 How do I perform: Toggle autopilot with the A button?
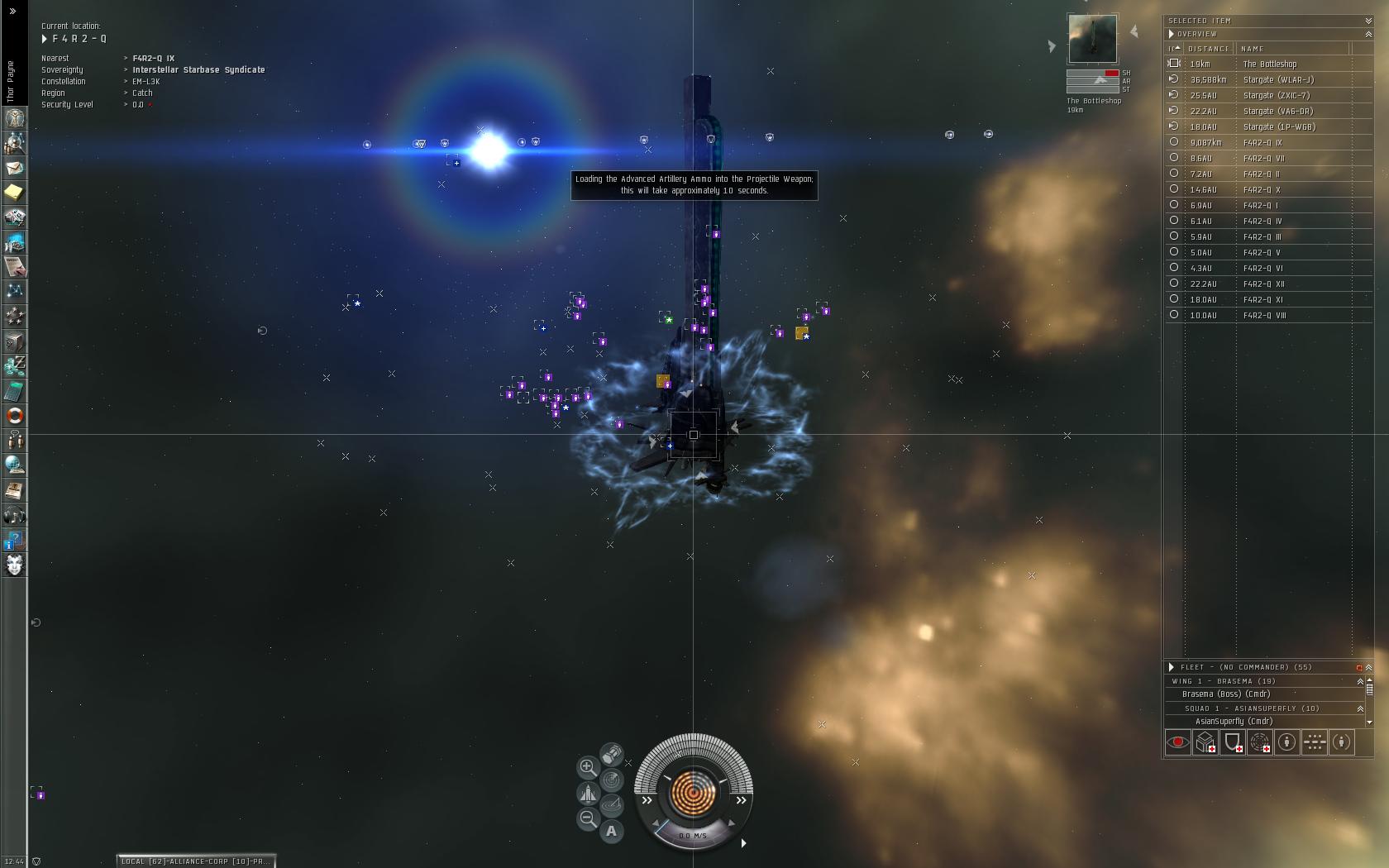tap(612, 831)
